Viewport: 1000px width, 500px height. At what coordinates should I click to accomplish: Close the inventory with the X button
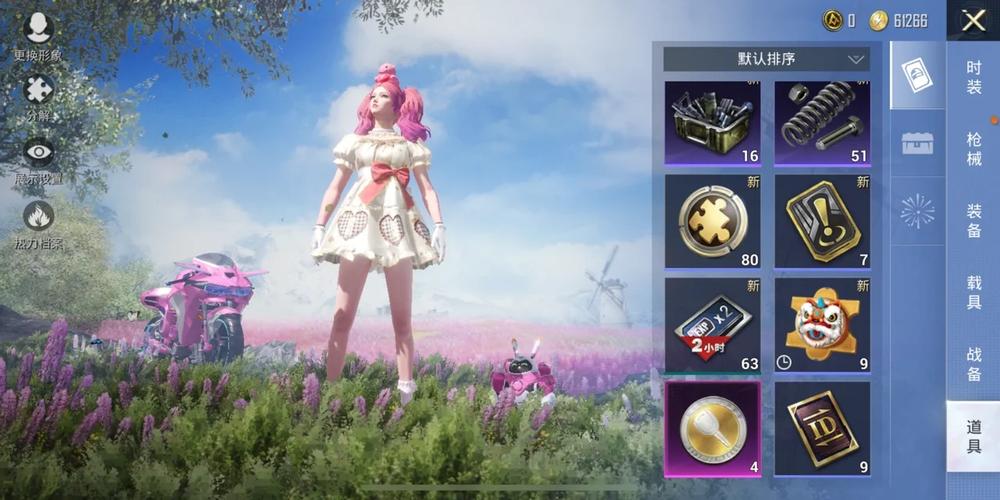pyautogui.click(x=972, y=21)
